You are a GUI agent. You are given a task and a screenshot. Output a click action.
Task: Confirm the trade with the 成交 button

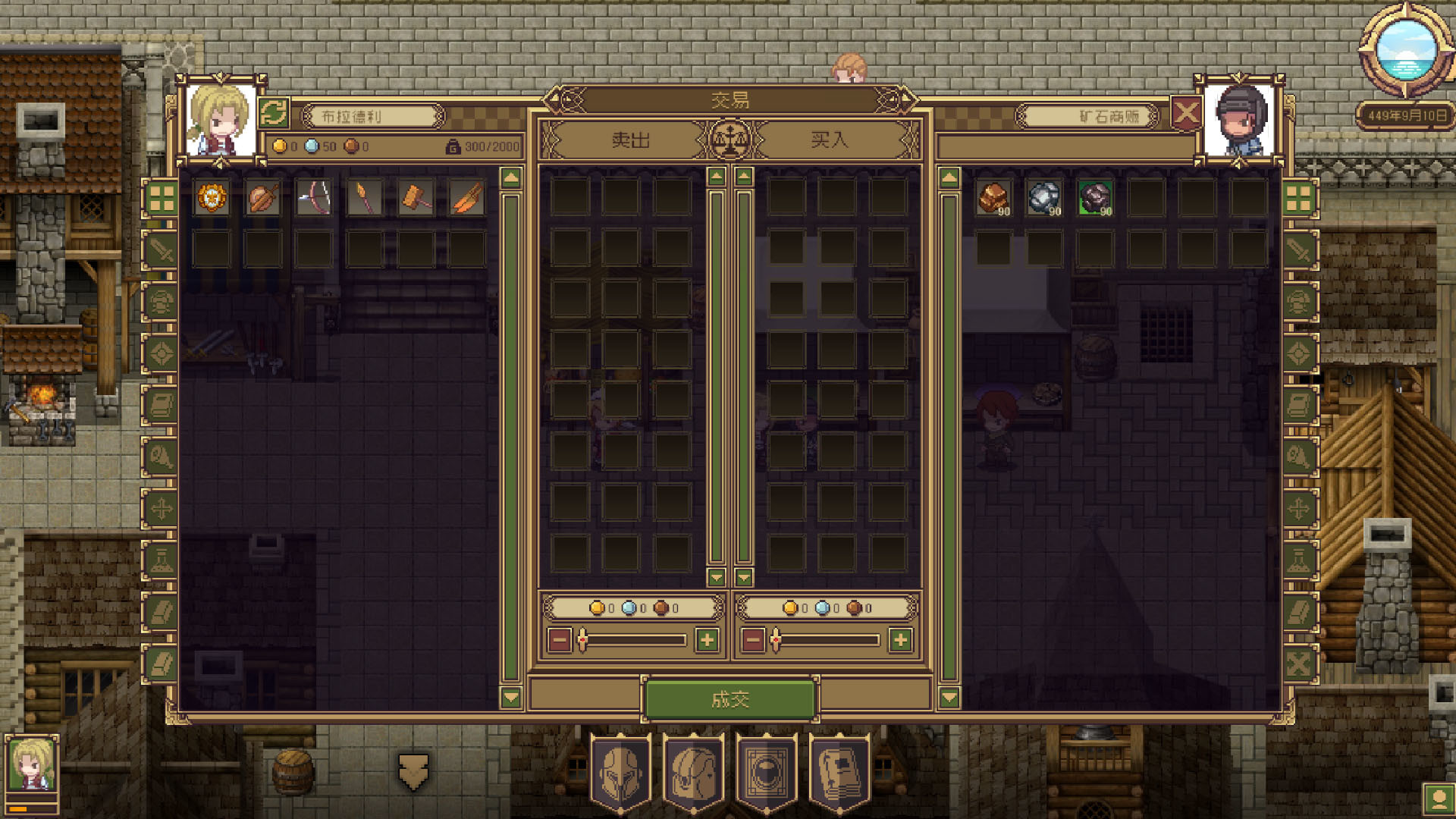coord(730,699)
